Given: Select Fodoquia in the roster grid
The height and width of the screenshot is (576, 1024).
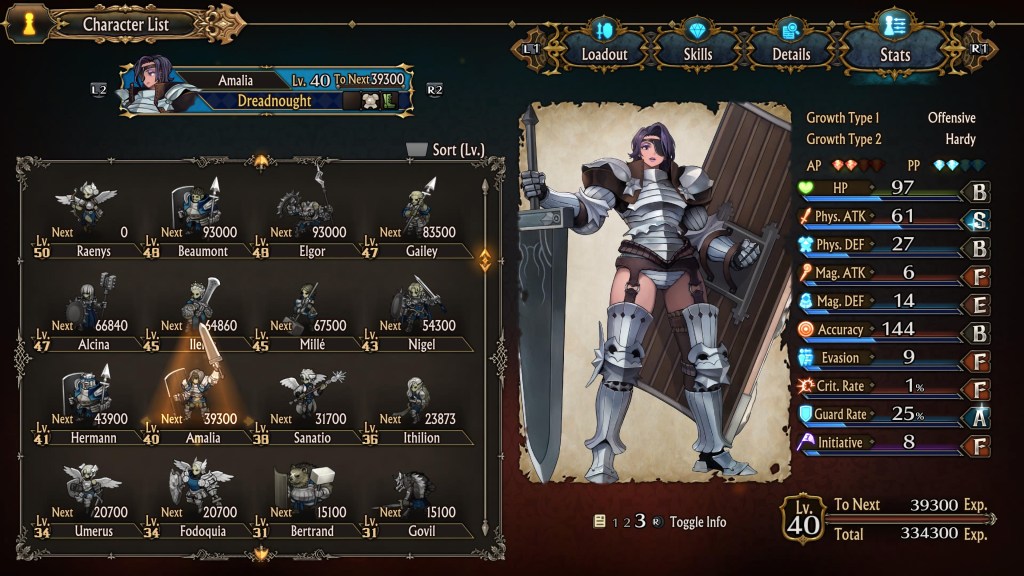Looking at the screenshot, I should (200, 499).
